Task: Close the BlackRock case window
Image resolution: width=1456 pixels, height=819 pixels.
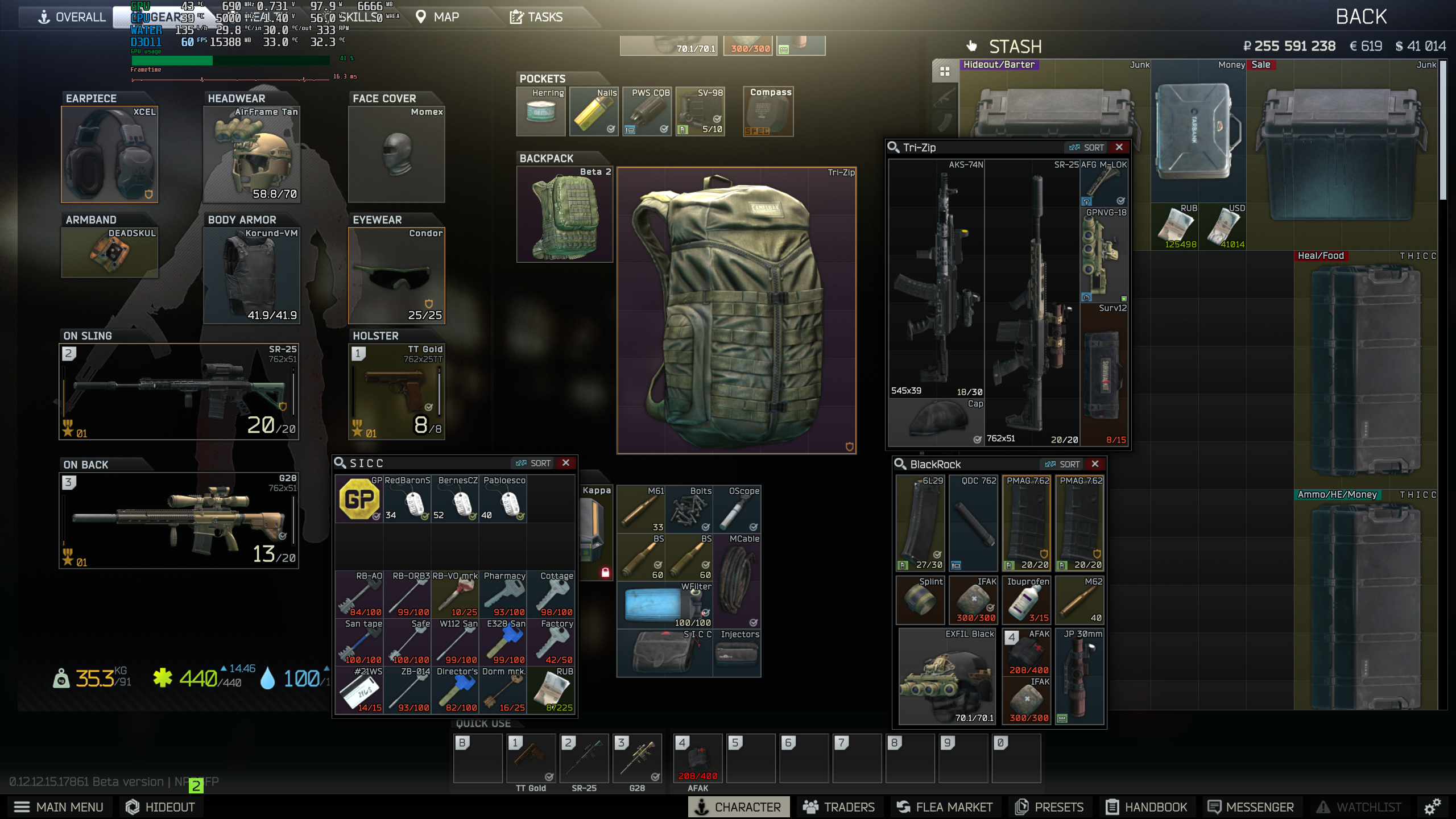Action: tap(1095, 464)
